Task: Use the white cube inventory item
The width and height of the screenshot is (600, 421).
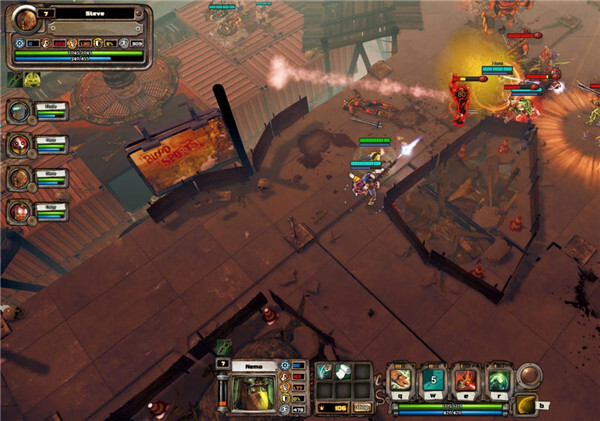Action: coord(345,372)
